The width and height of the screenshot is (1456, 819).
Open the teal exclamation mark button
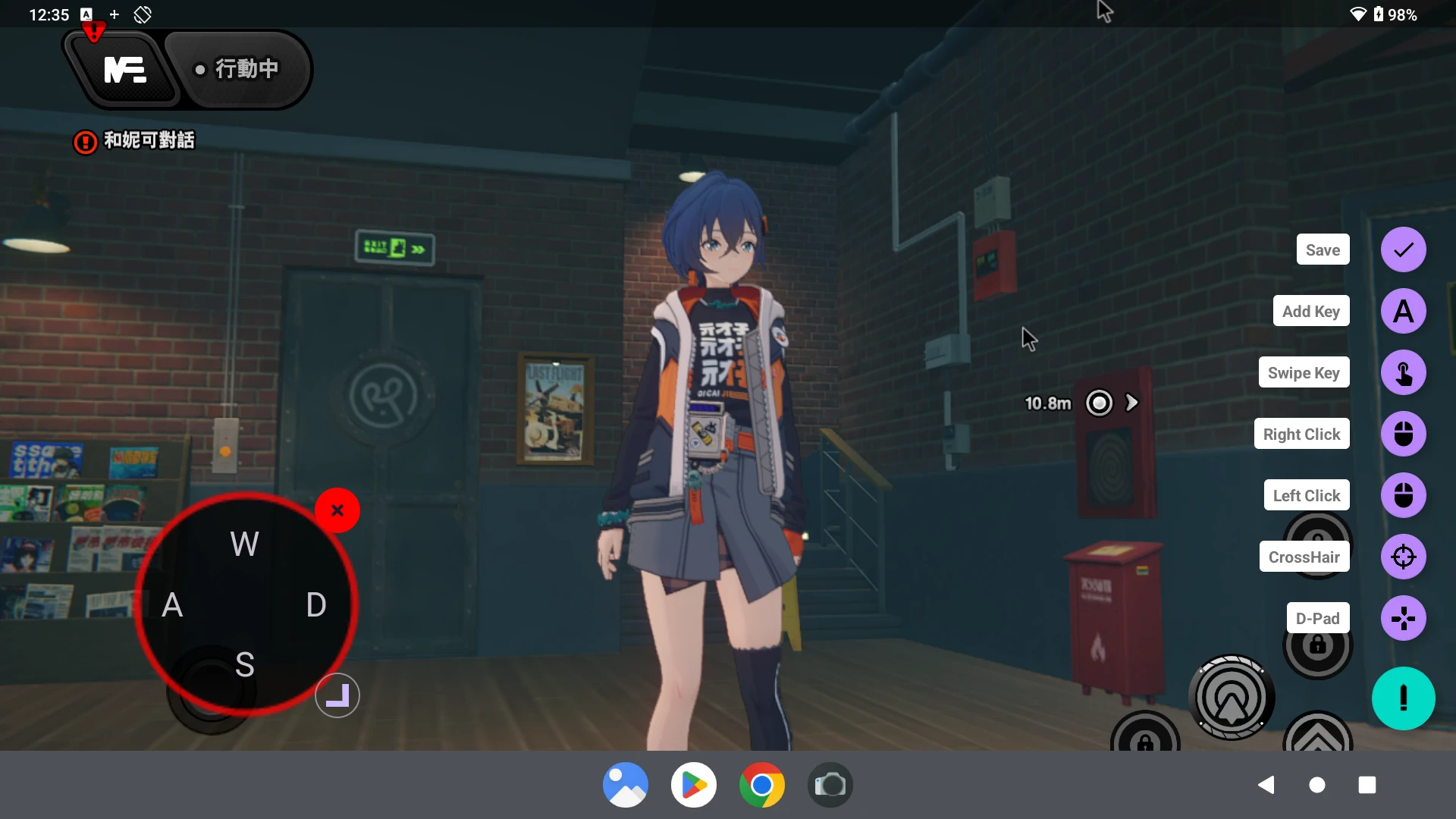[x=1403, y=698]
